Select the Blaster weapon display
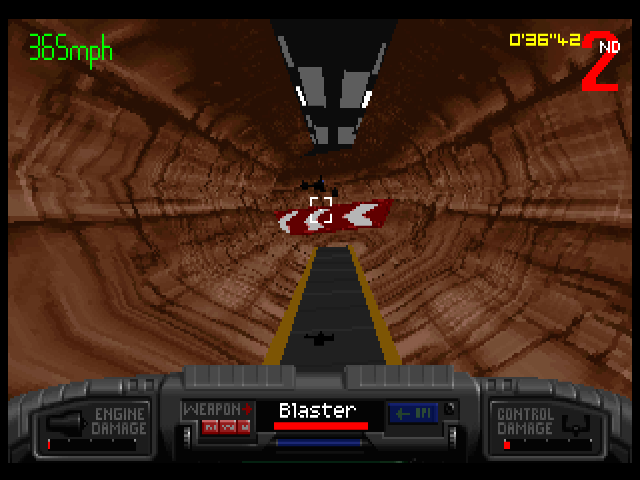This screenshot has width=640, height=480. pos(318,411)
